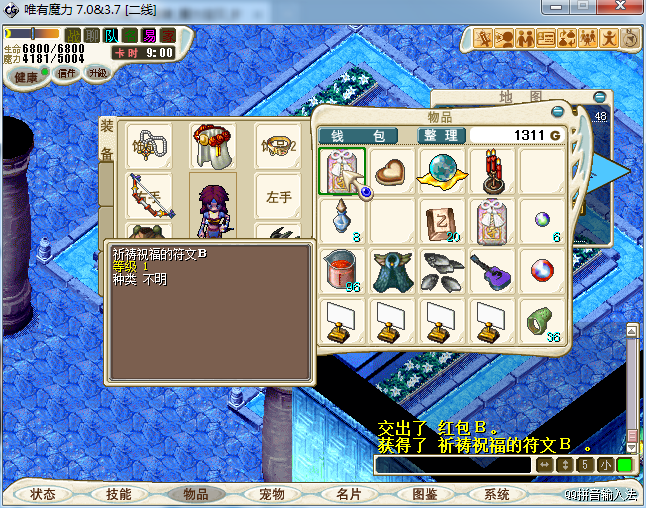Click the chat input field
The height and width of the screenshot is (508, 646).
pyautogui.click(x=453, y=465)
